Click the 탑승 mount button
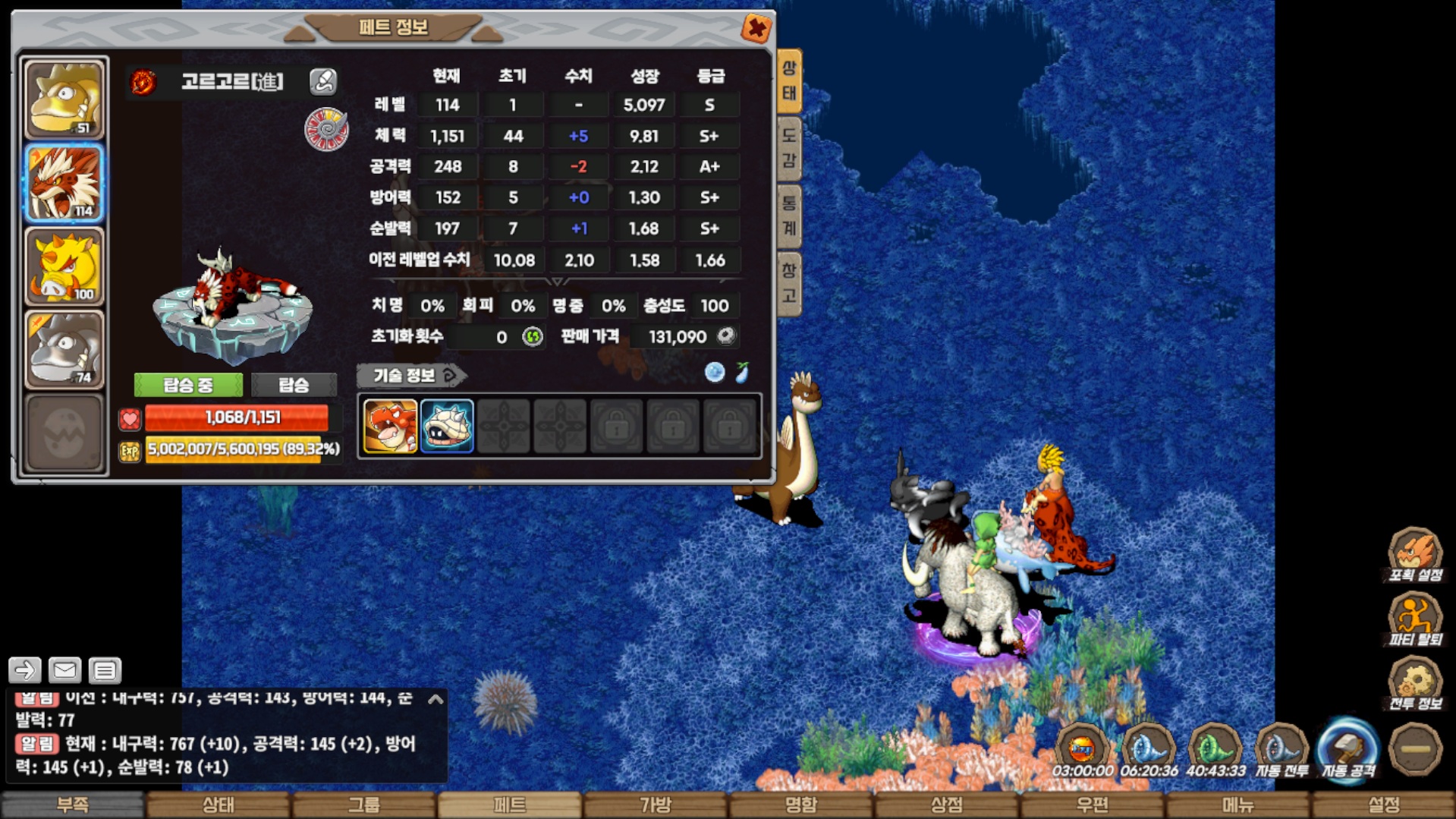Viewport: 1456px width, 819px height. point(294,385)
